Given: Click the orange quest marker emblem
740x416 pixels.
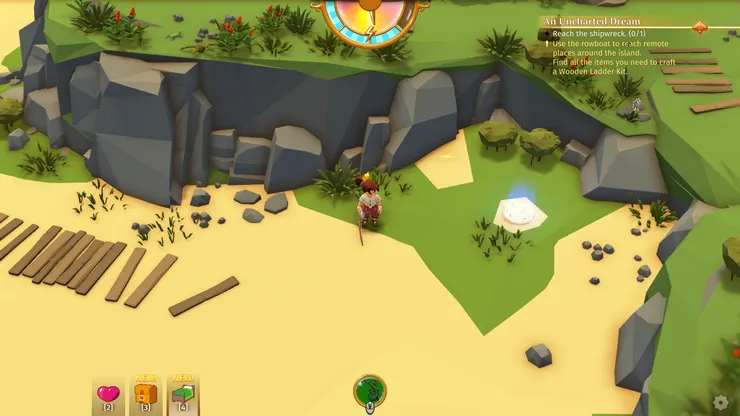Looking at the screenshot, I should (699, 27).
